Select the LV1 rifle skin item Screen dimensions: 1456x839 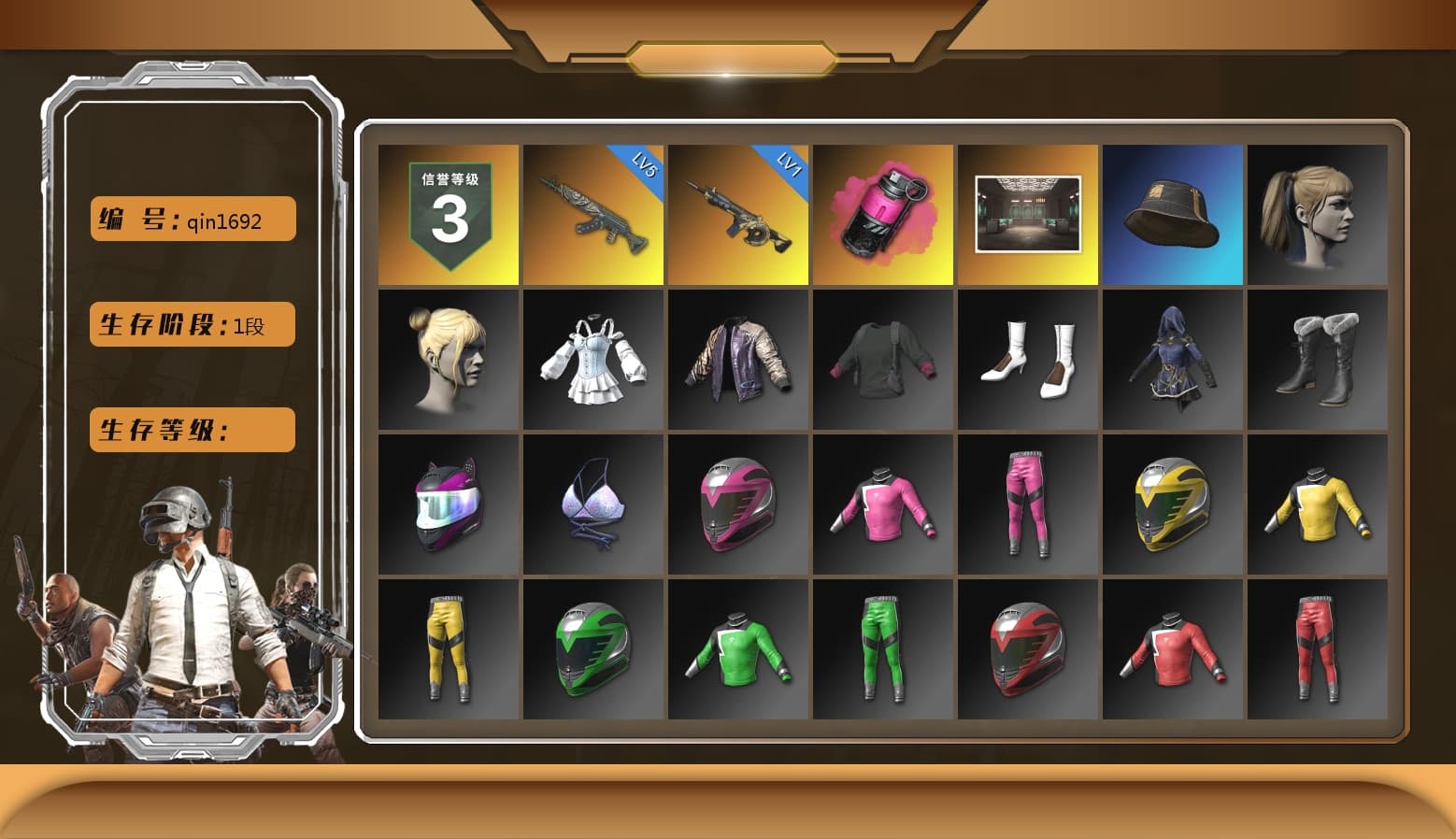pos(738,213)
